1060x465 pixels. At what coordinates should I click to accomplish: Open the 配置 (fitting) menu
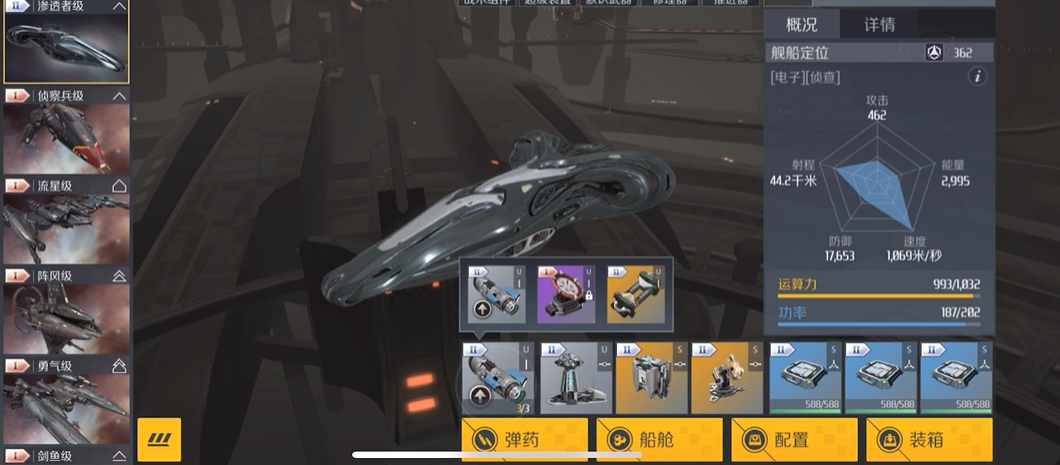click(793, 439)
